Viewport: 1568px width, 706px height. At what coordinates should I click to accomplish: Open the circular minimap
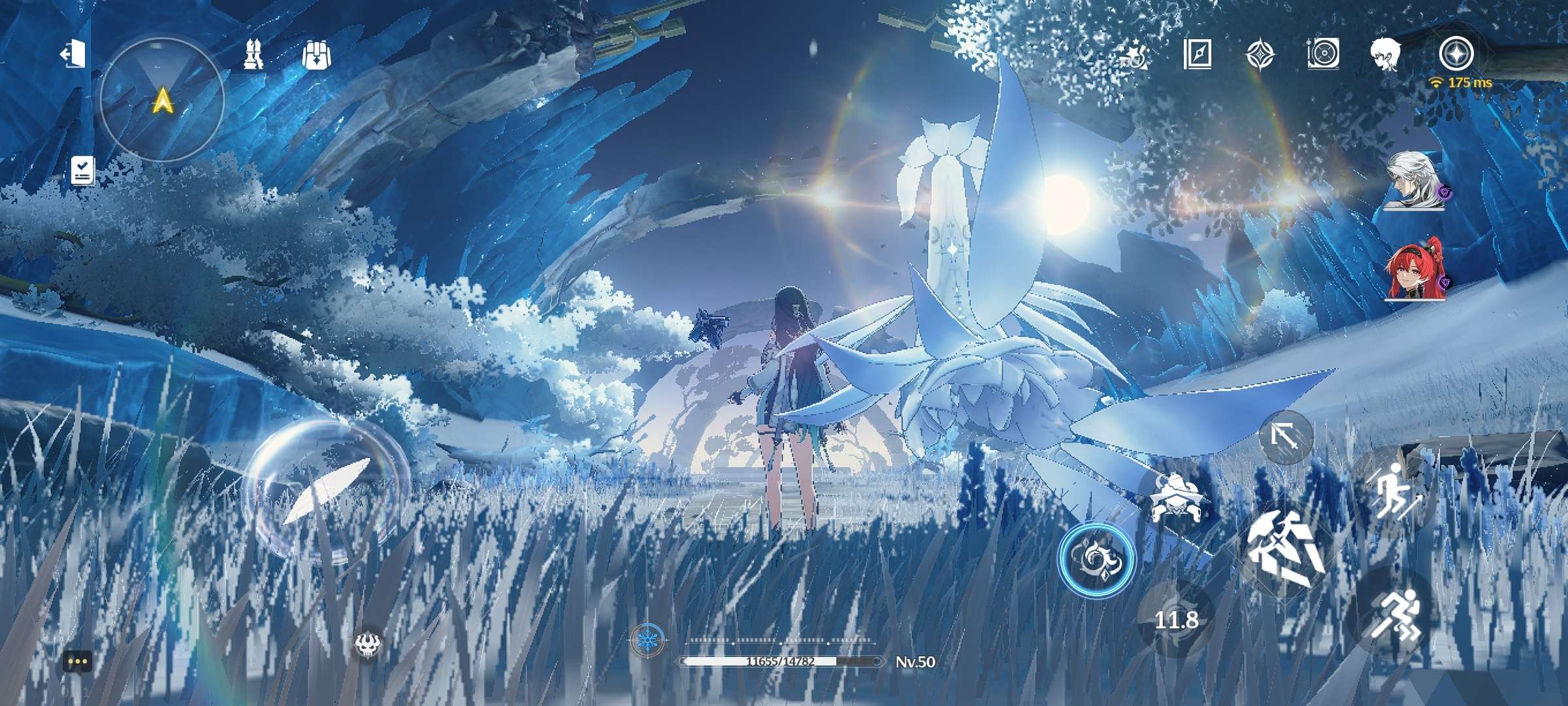click(162, 100)
